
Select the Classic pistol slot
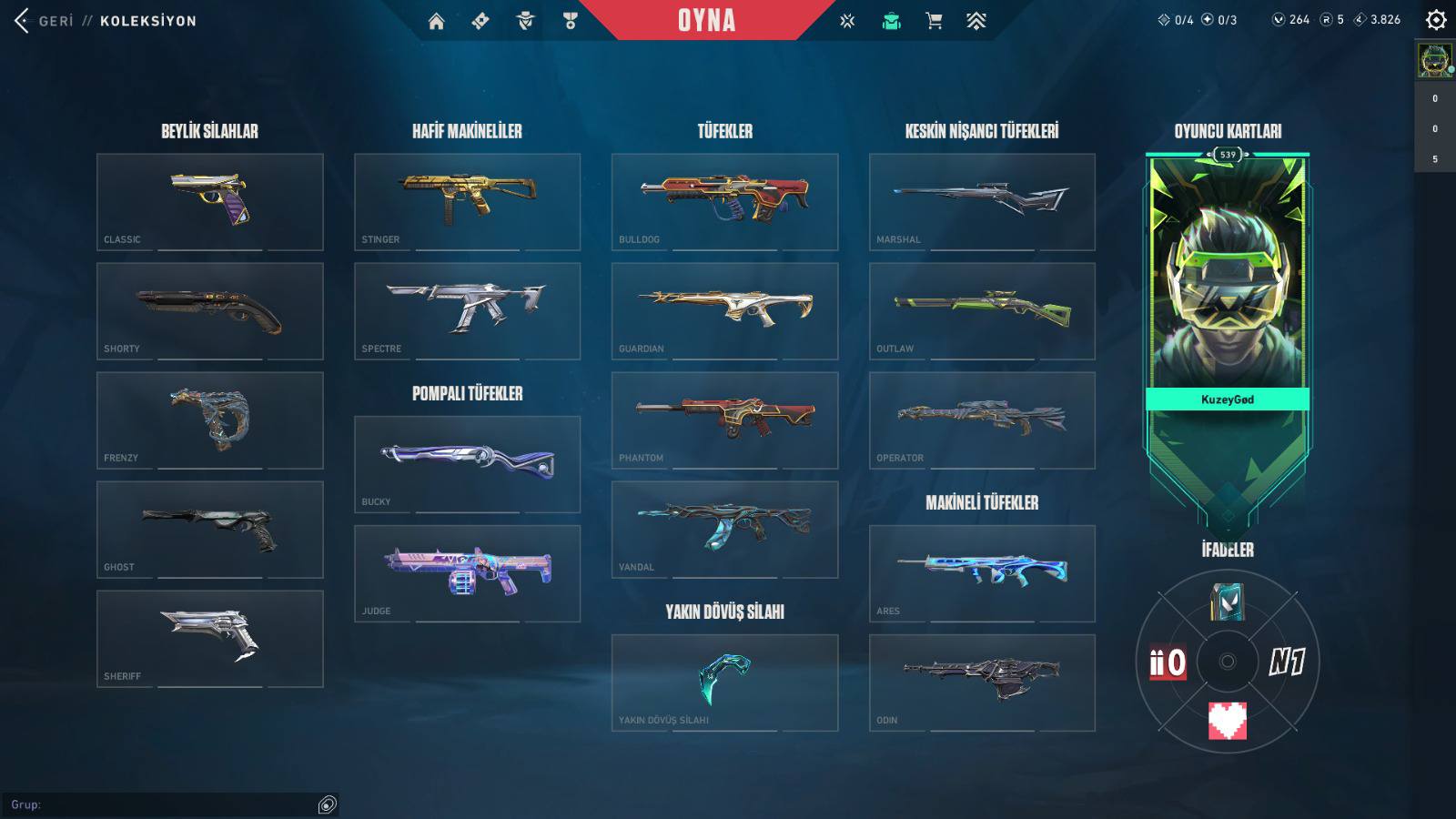point(210,201)
